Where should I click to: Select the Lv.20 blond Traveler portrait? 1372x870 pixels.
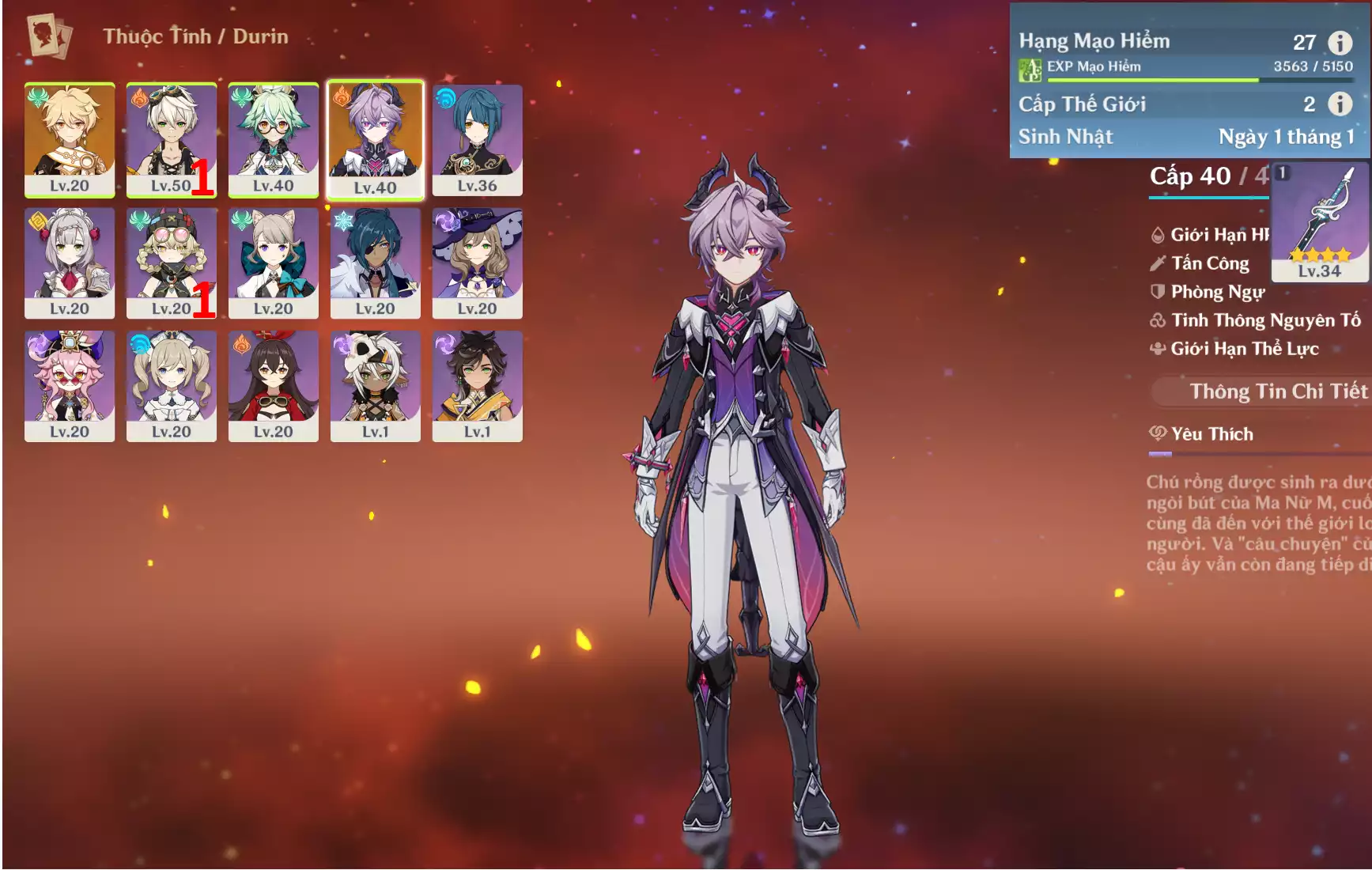point(70,139)
